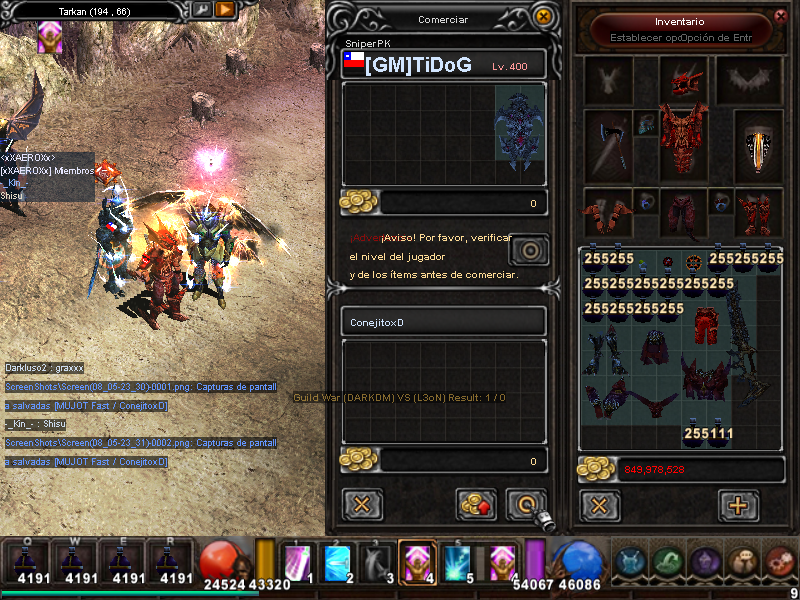This screenshot has width=800, height=600.
Task: Click the orange arrow button by Tarkan
Action: coord(225,10)
